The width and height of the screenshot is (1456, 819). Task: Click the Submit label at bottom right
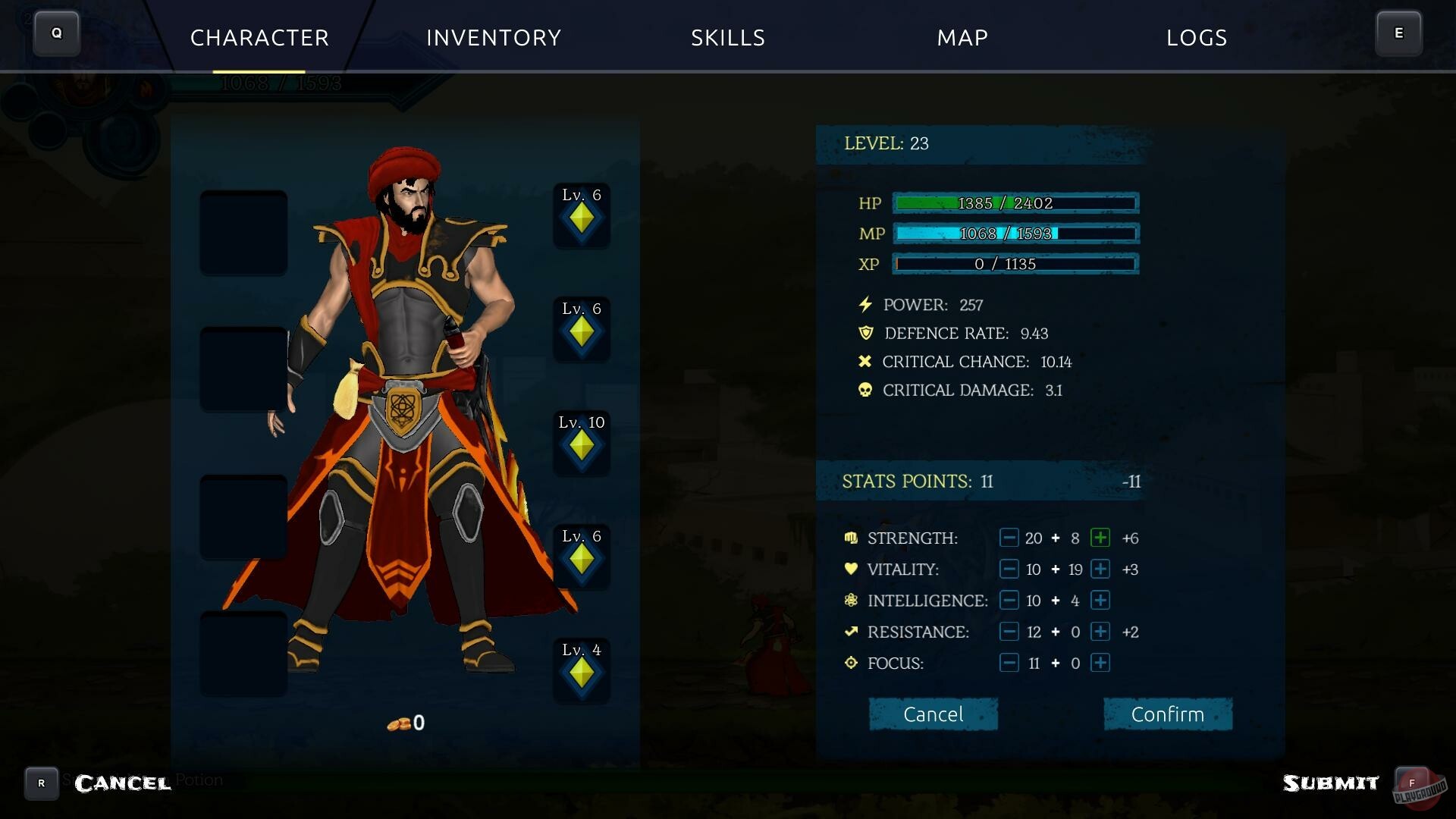point(1331,782)
